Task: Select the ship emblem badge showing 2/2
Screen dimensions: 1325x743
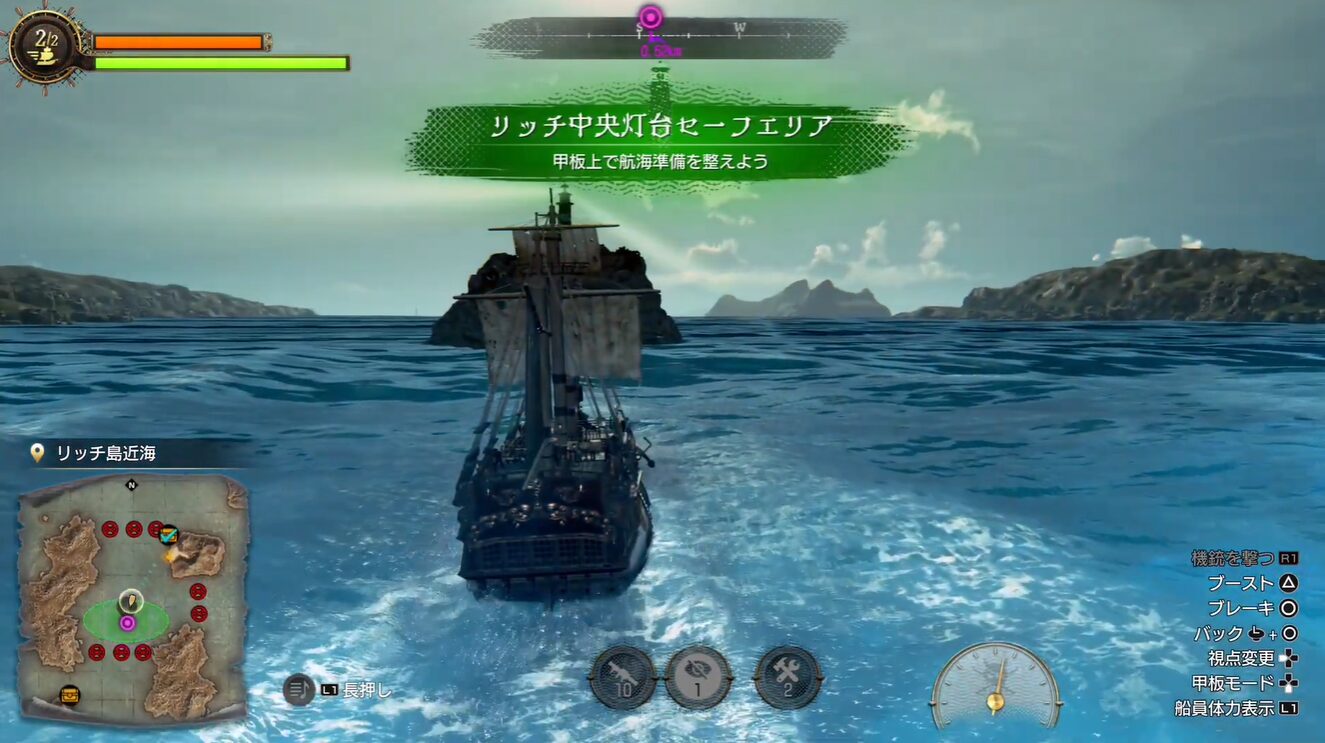Action: pyautogui.click(x=44, y=46)
